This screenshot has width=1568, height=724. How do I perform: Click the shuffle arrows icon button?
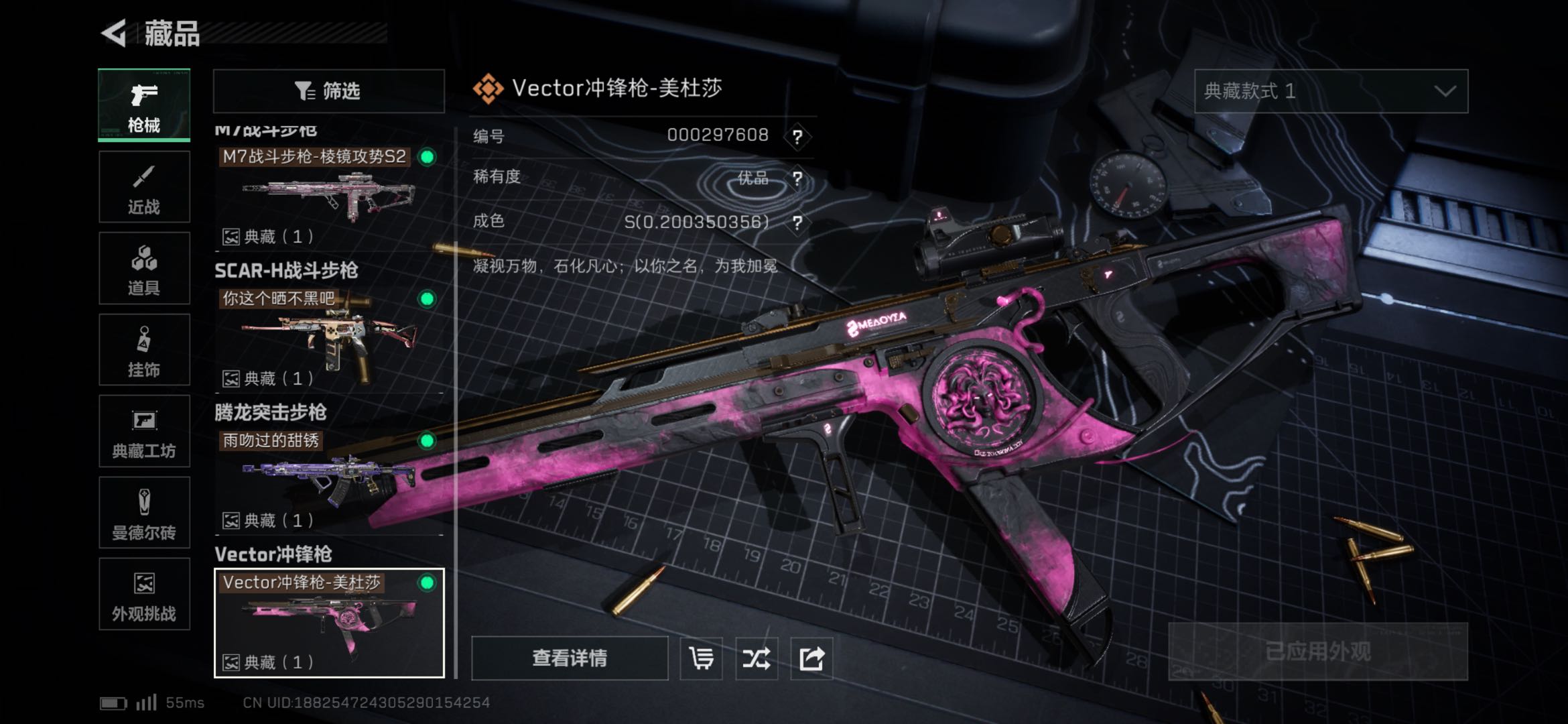(757, 658)
